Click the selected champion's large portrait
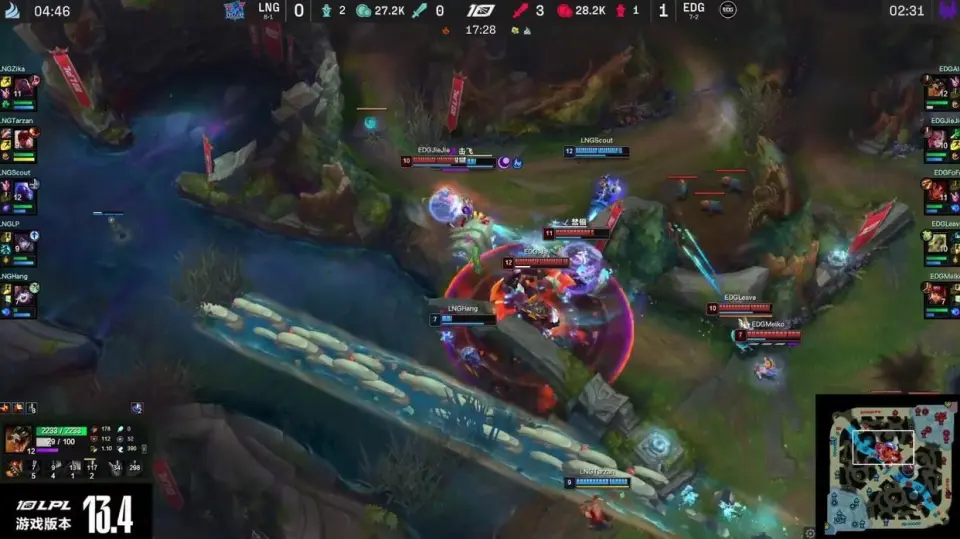Viewport: 960px width, 539px height. click(x=18, y=439)
